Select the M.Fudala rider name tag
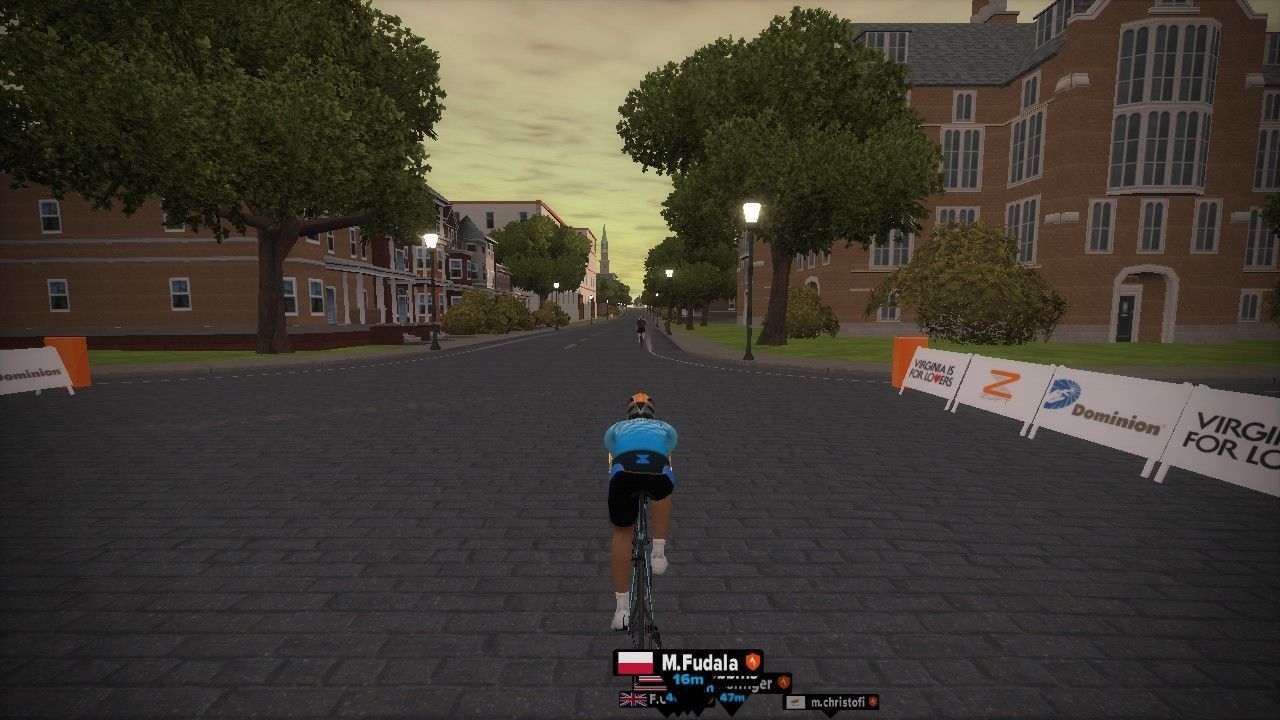 688,662
